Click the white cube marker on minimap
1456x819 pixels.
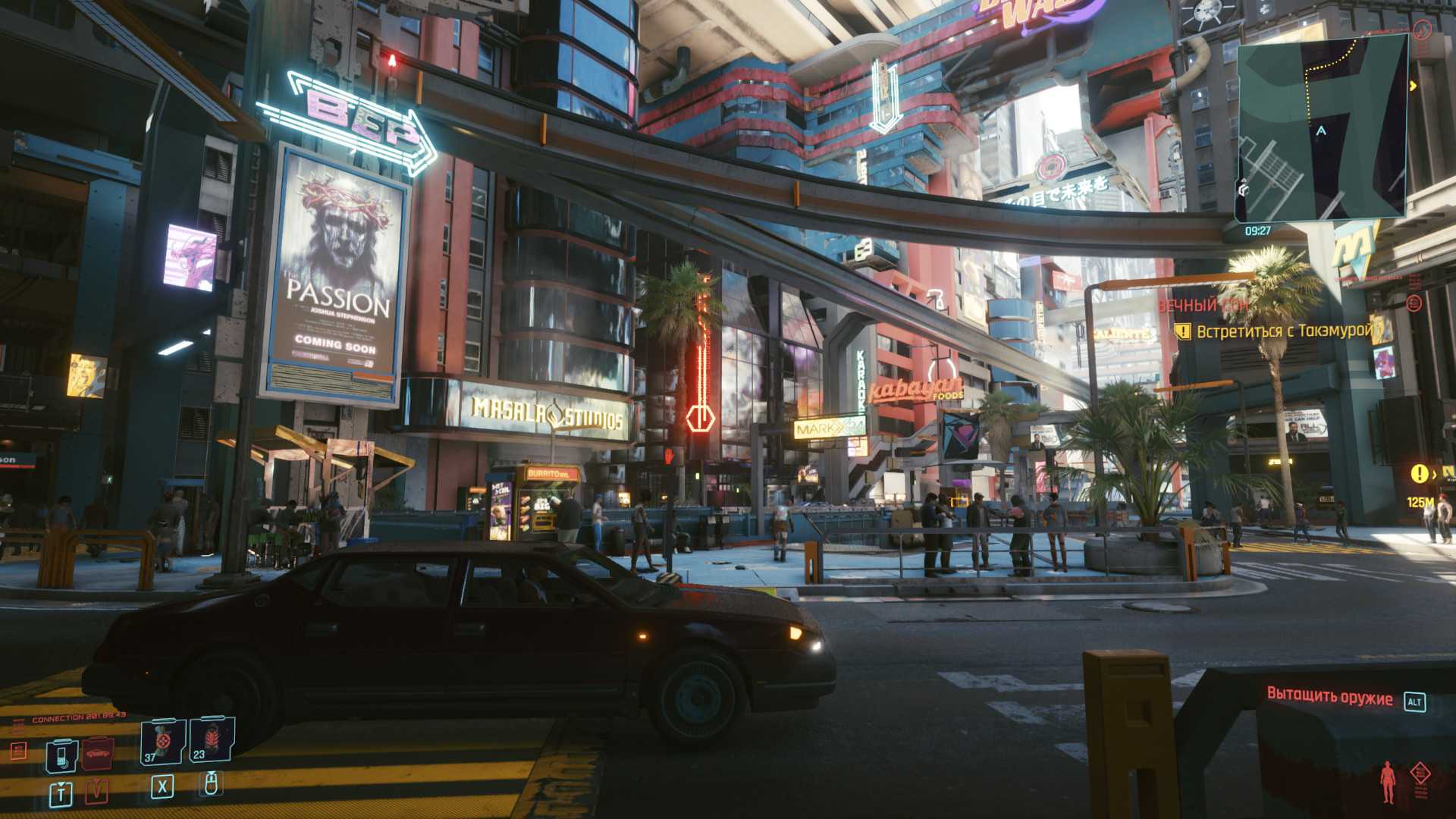(x=1244, y=189)
